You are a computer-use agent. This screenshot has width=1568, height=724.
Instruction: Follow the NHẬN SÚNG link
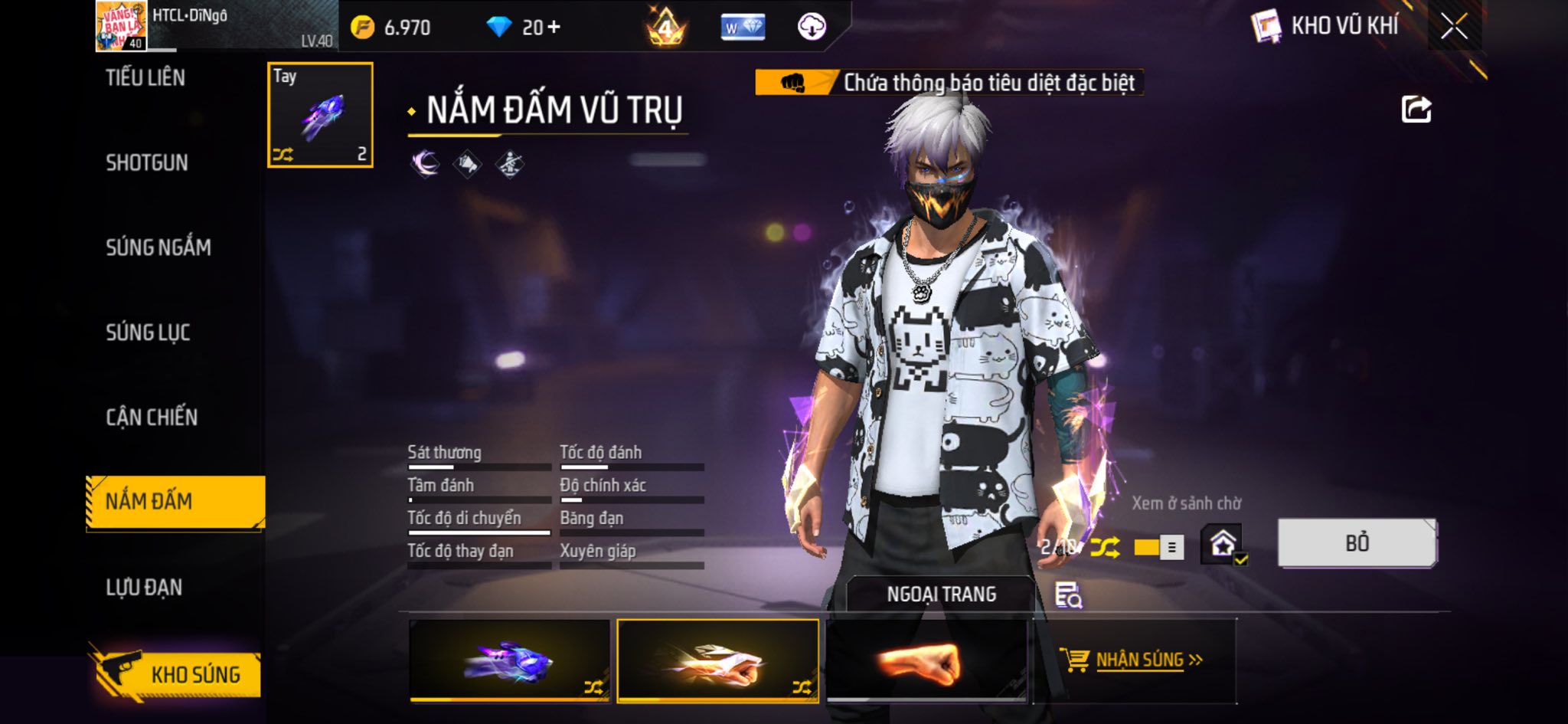pos(1138,660)
